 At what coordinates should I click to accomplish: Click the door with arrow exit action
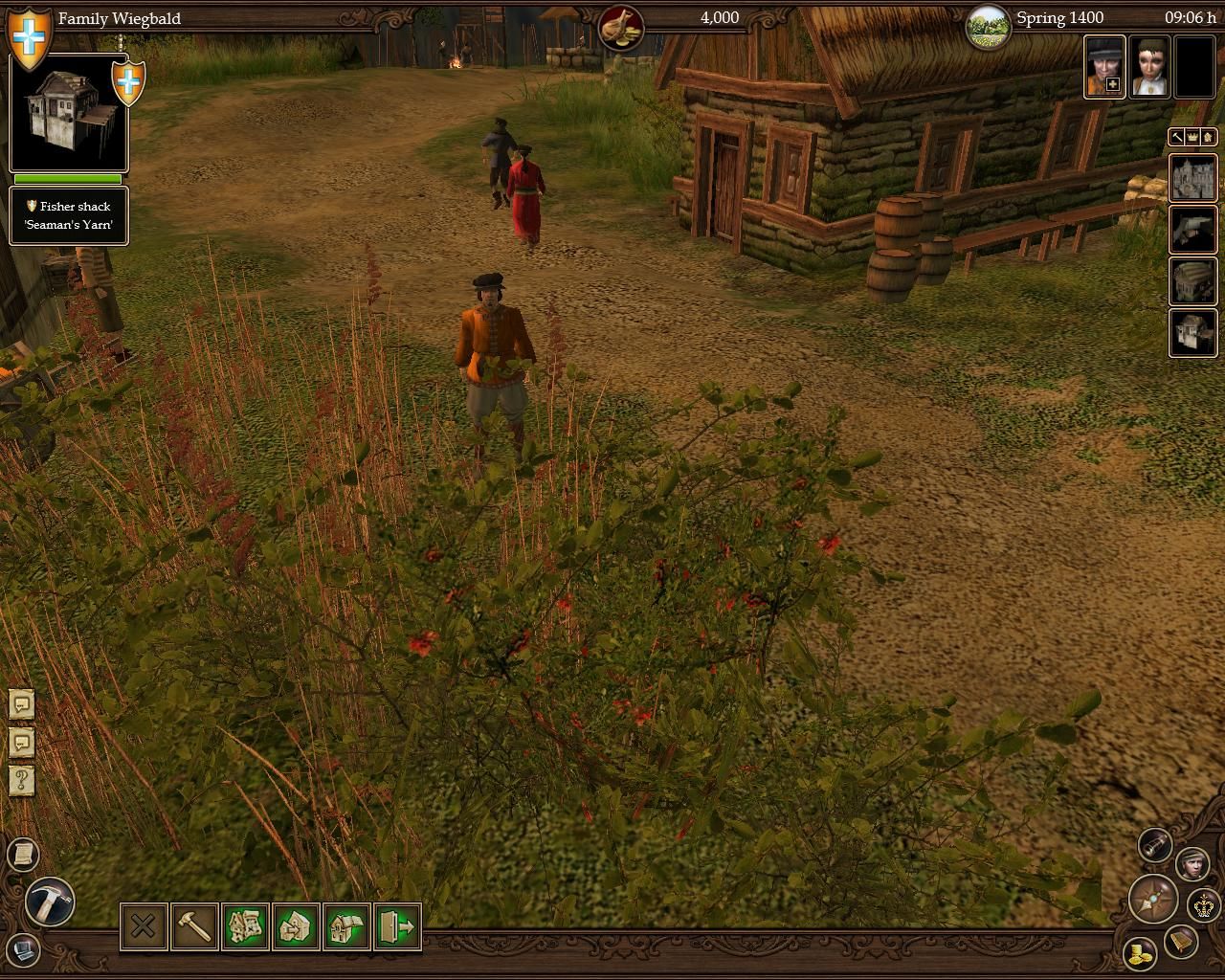[397, 926]
